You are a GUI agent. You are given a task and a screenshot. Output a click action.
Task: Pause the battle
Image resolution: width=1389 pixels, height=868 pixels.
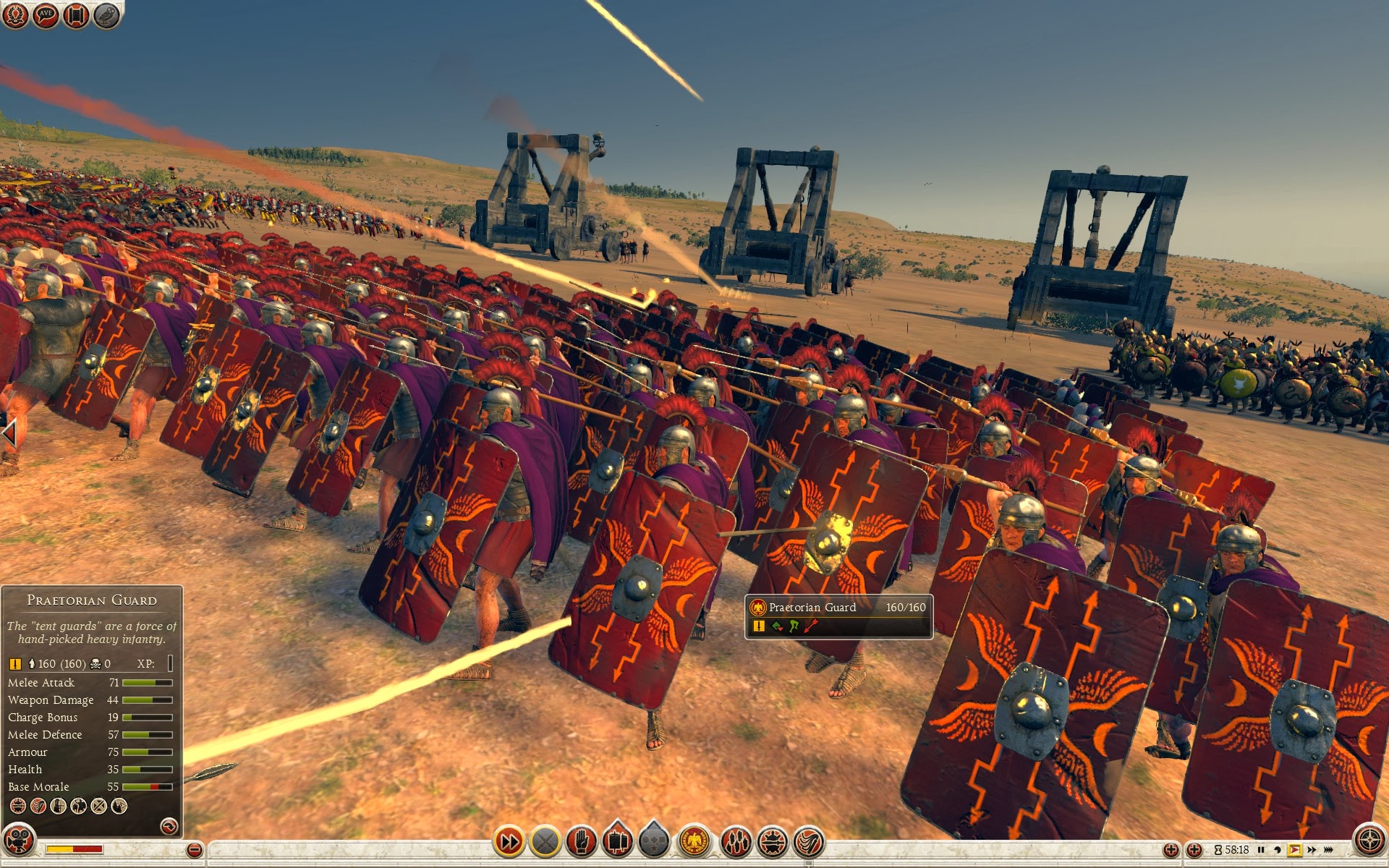pyautogui.click(x=1261, y=850)
